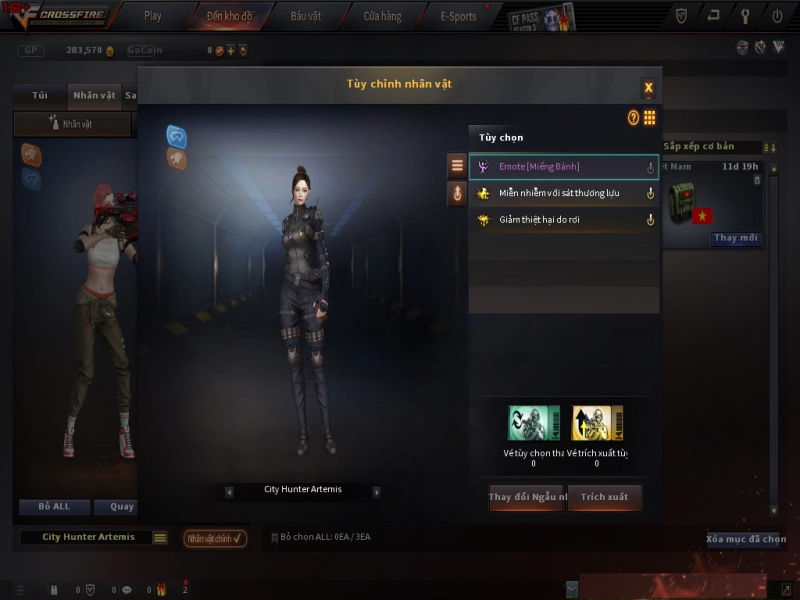The width and height of the screenshot is (800, 600).
Task: Select the yellow extraction ticket icon
Action: coord(597,423)
